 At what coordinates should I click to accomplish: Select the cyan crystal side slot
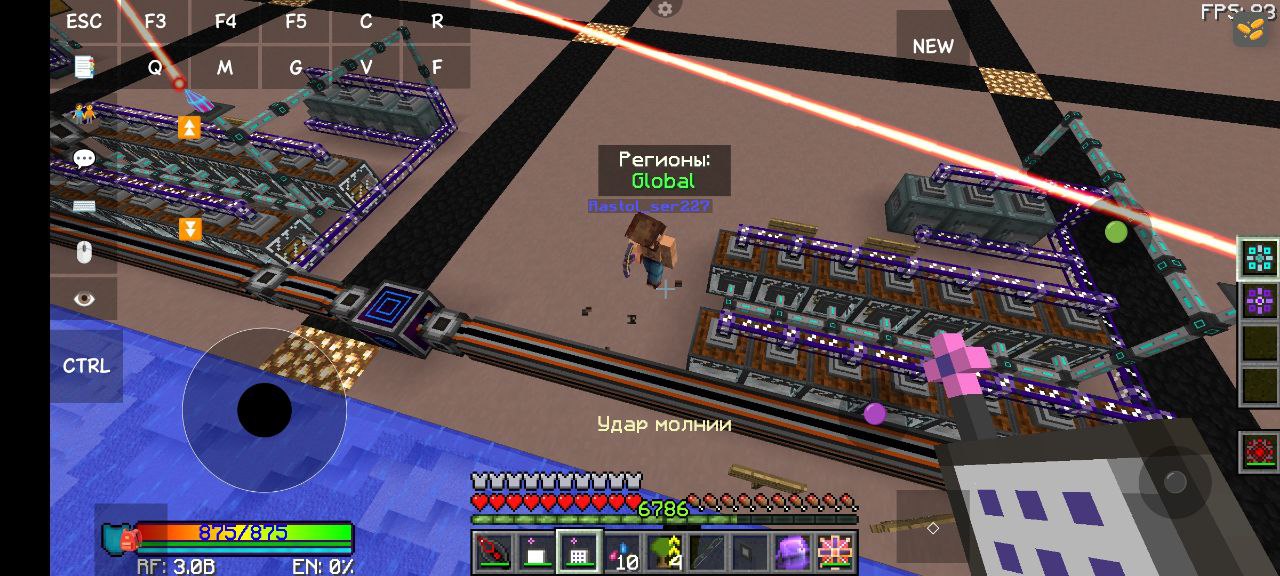pyautogui.click(x=1259, y=258)
